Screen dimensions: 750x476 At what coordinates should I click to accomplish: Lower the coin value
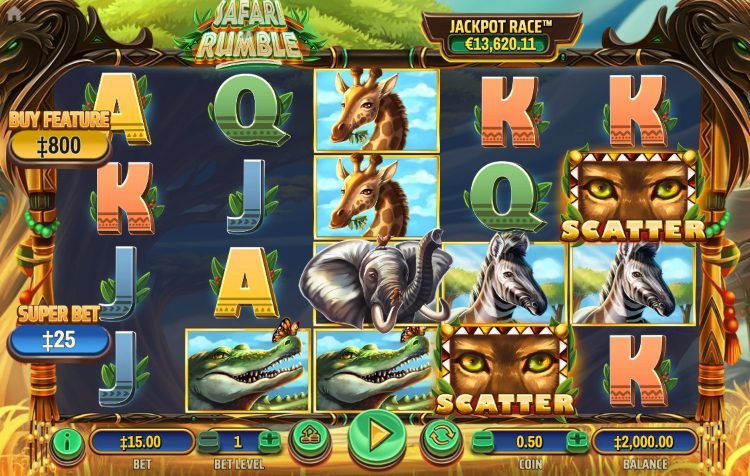tap(482, 440)
